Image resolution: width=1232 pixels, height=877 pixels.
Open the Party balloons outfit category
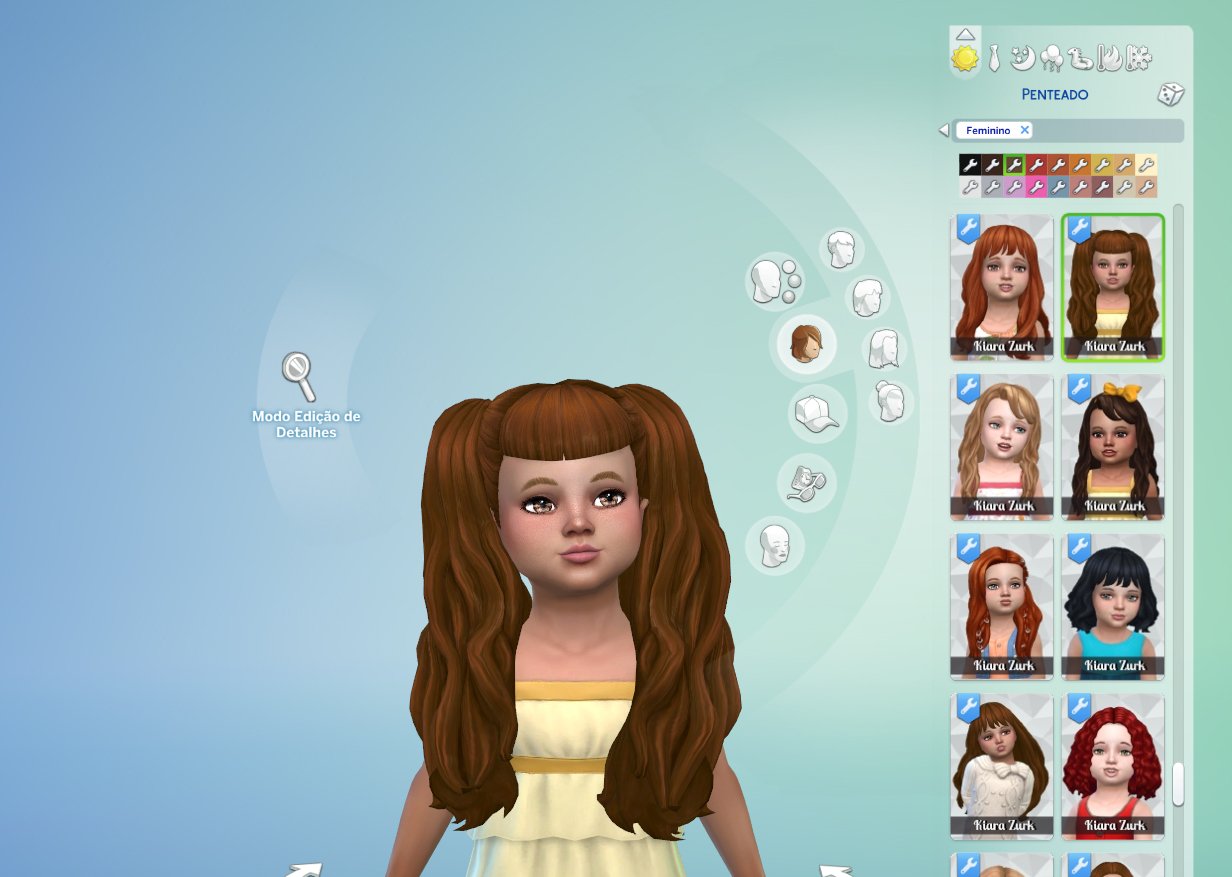(x=1051, y=60)
